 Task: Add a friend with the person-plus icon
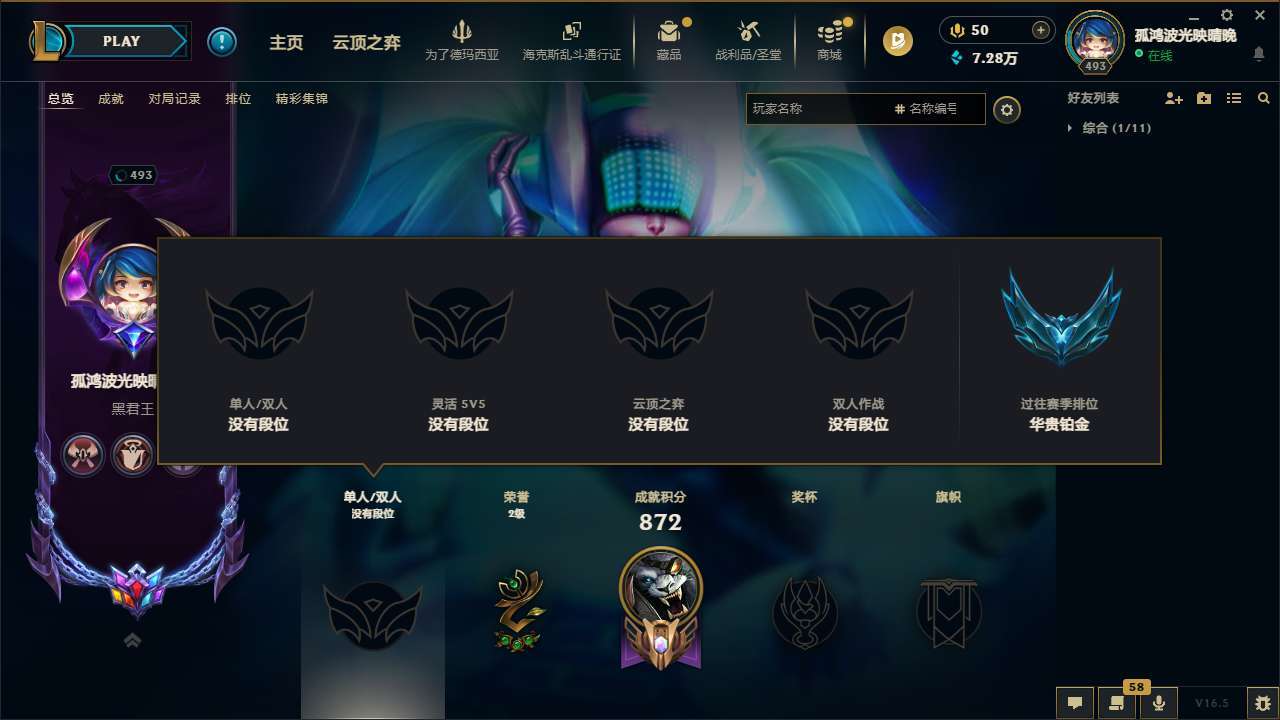[x=1172, y=98]
